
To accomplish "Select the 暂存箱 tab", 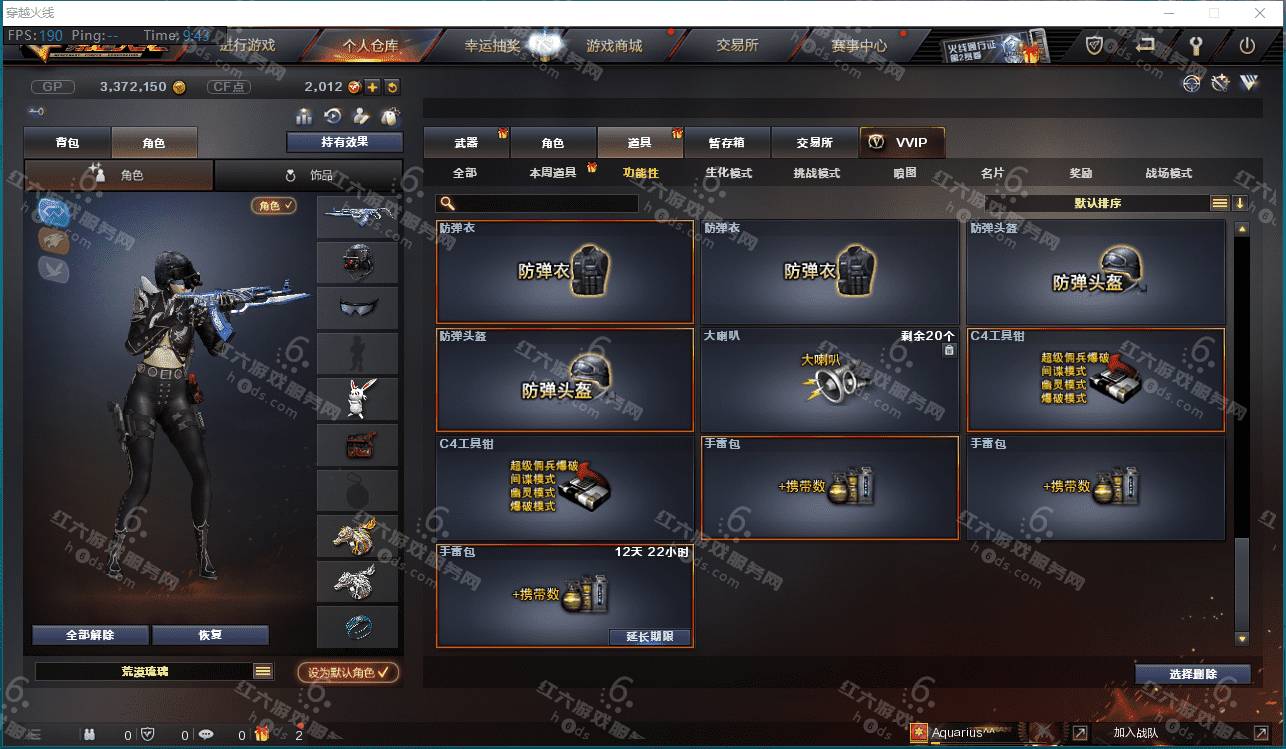I will coord(726,143).
